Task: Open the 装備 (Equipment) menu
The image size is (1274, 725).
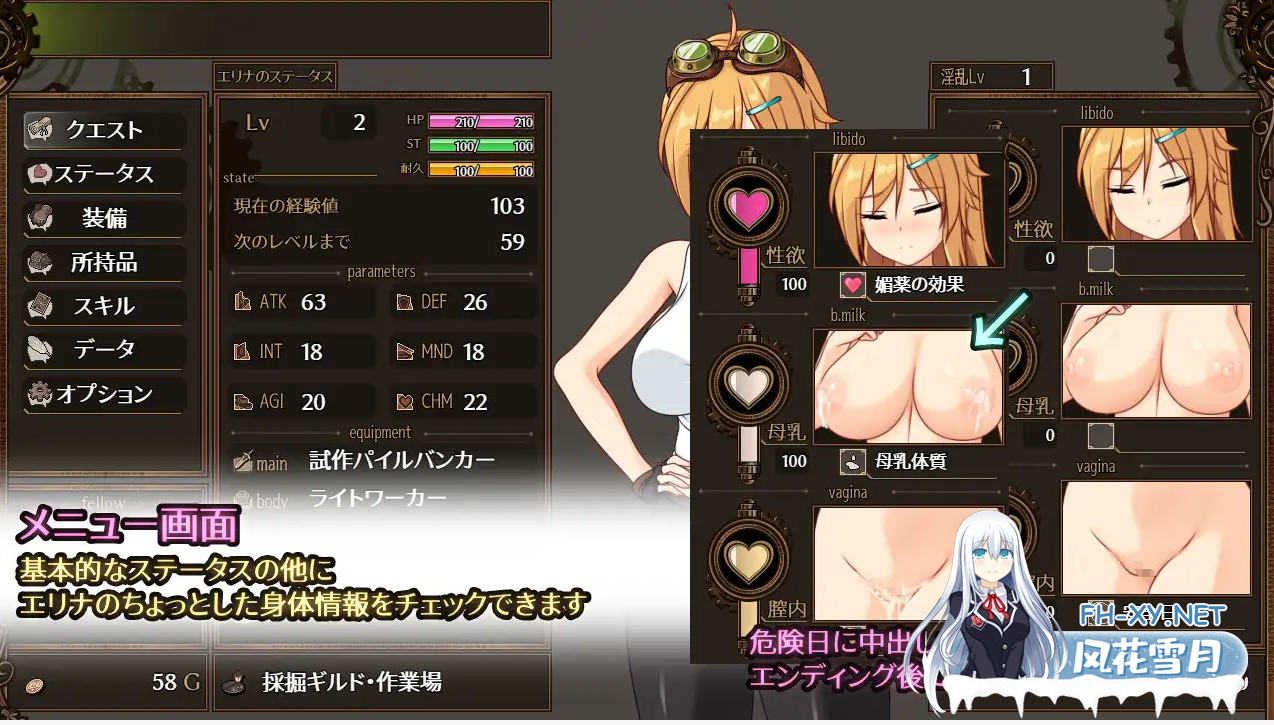Action: (x=104, y=218)
